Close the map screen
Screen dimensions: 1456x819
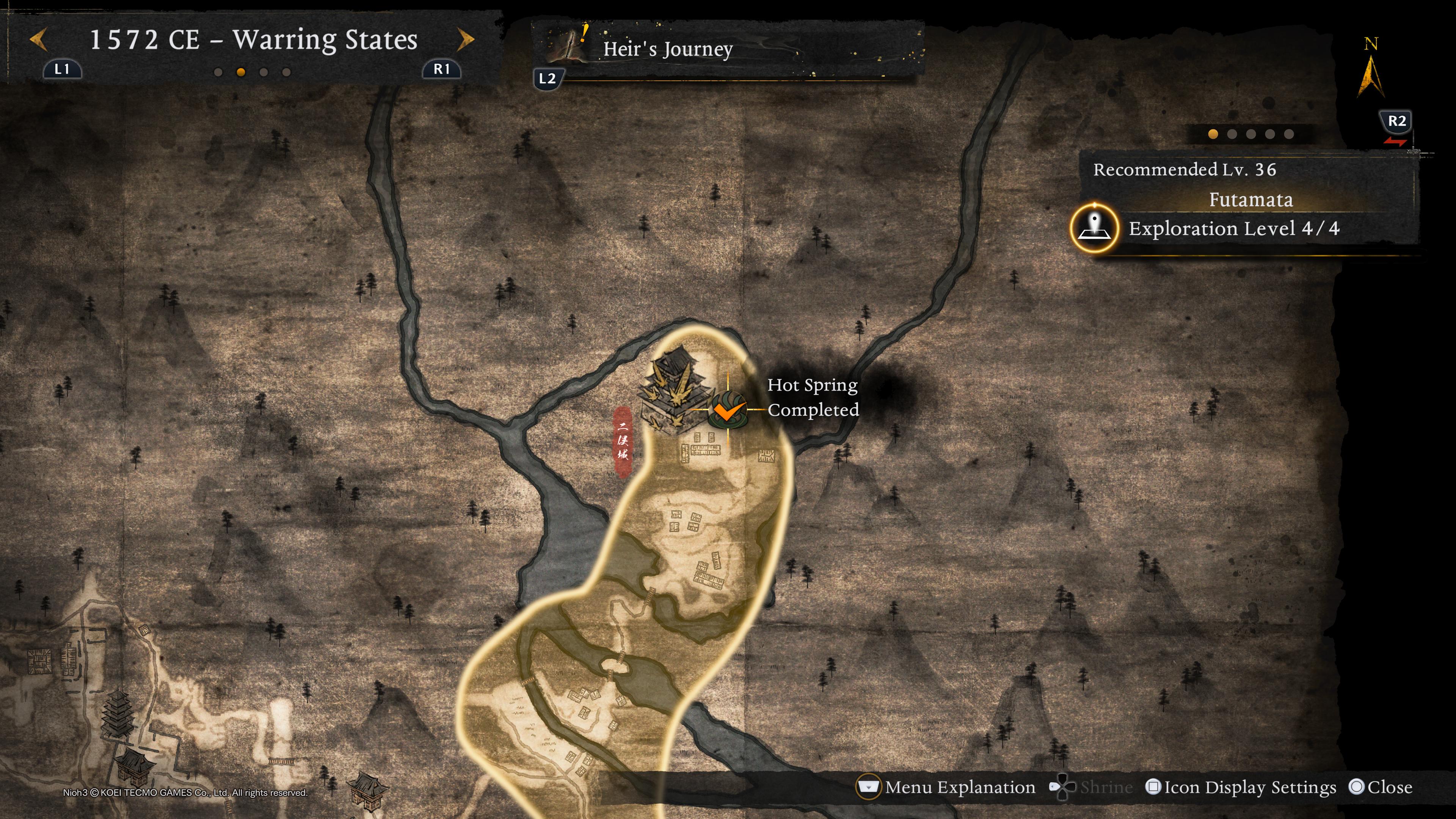click(x=1380, y=788)
